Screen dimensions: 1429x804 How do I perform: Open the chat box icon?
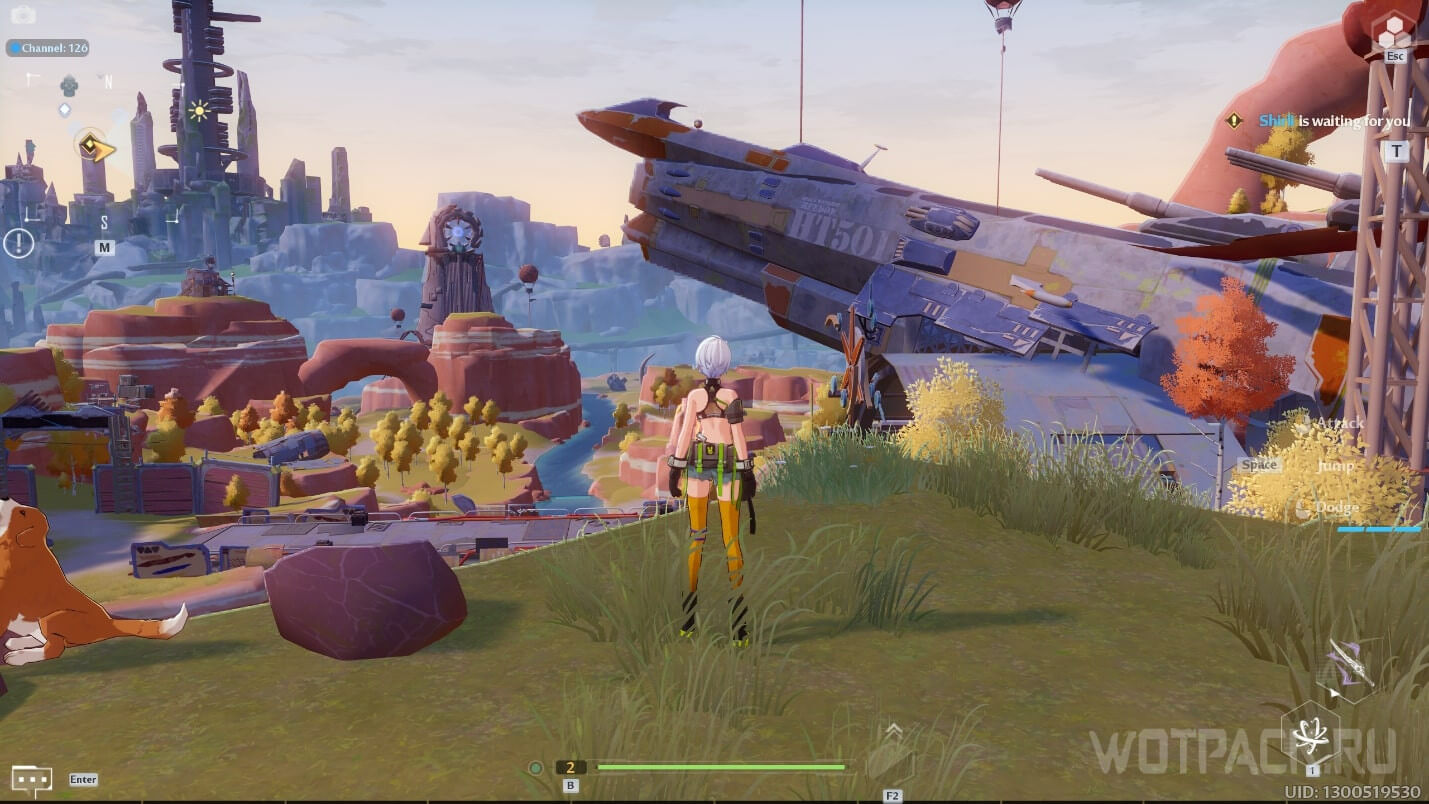click(31, 779)
